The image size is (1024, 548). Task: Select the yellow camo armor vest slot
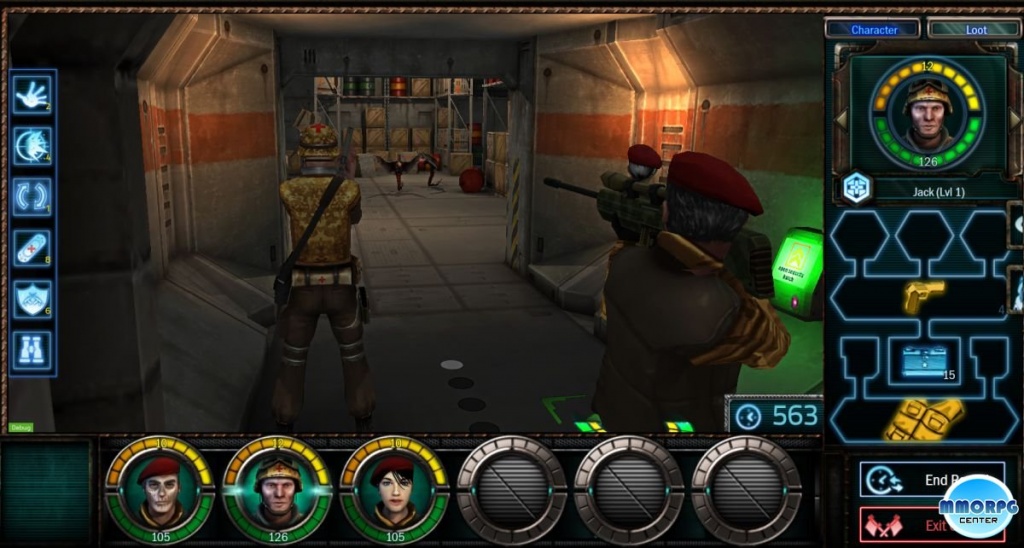[x=923, y=419]
